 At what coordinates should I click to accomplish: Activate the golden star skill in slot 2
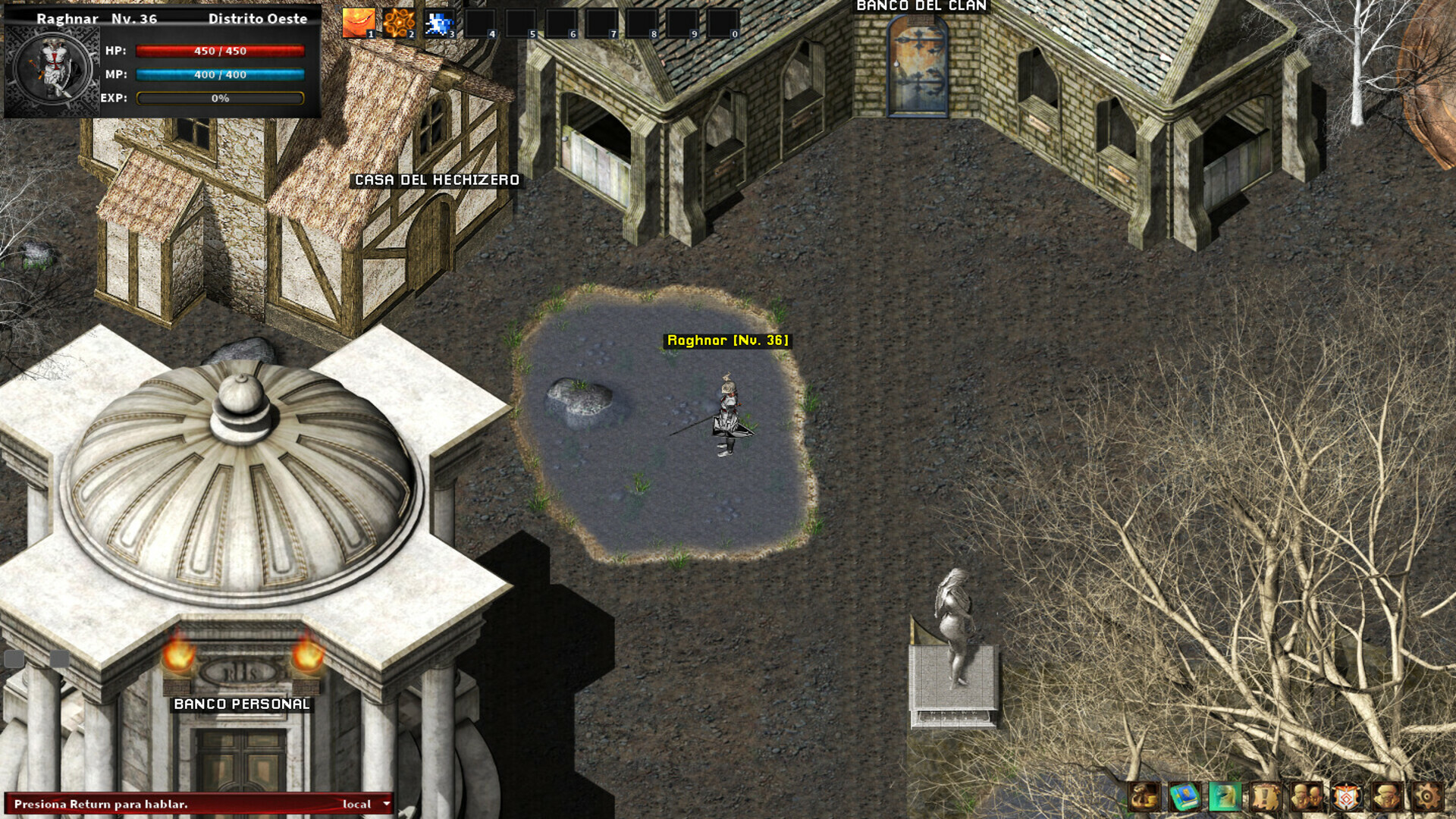[x=400, y=19]
